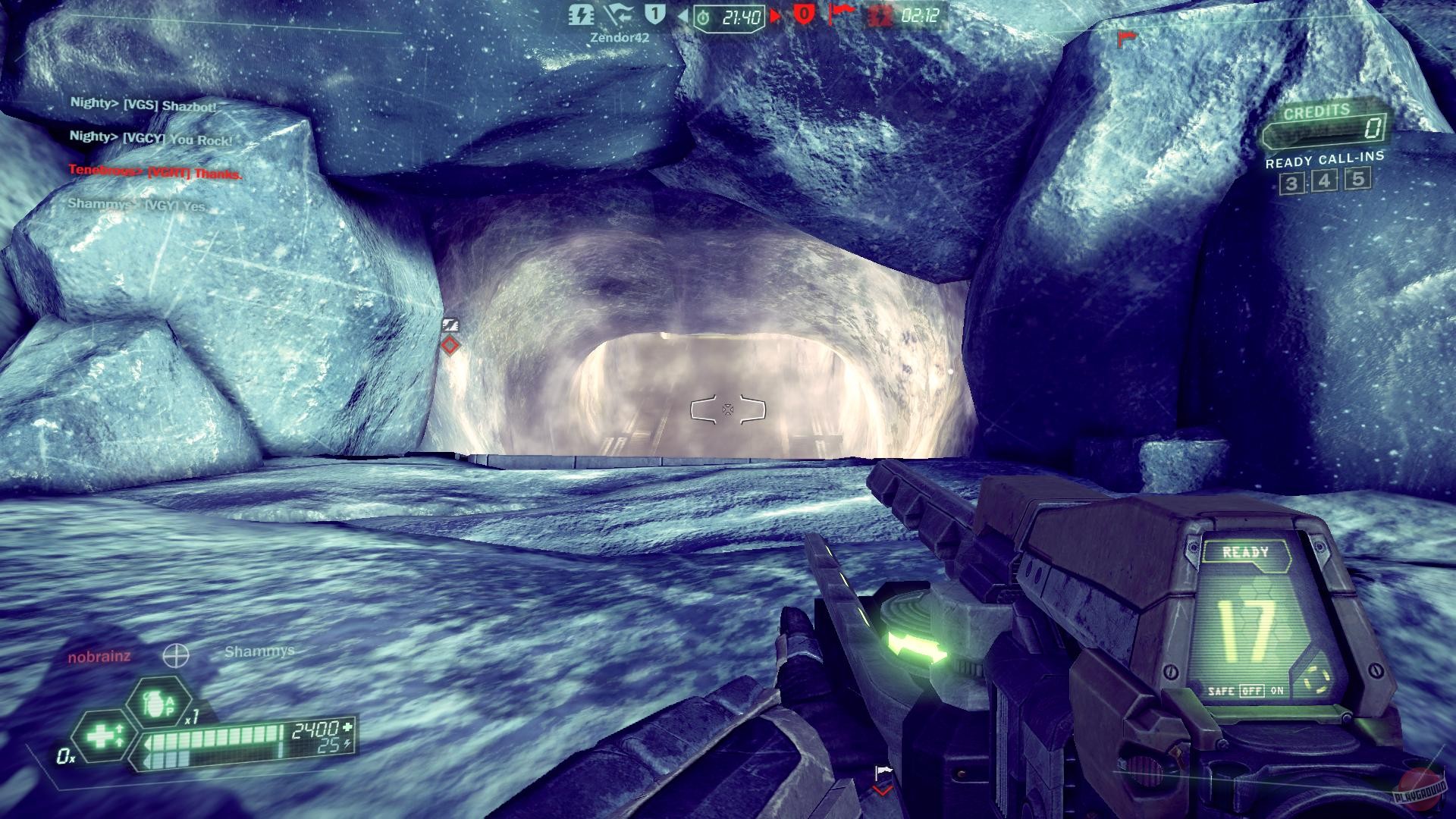Select the generator status icon at top HUD
Image resolution: width=1456 pixels, height=819 pixels.
582,16
